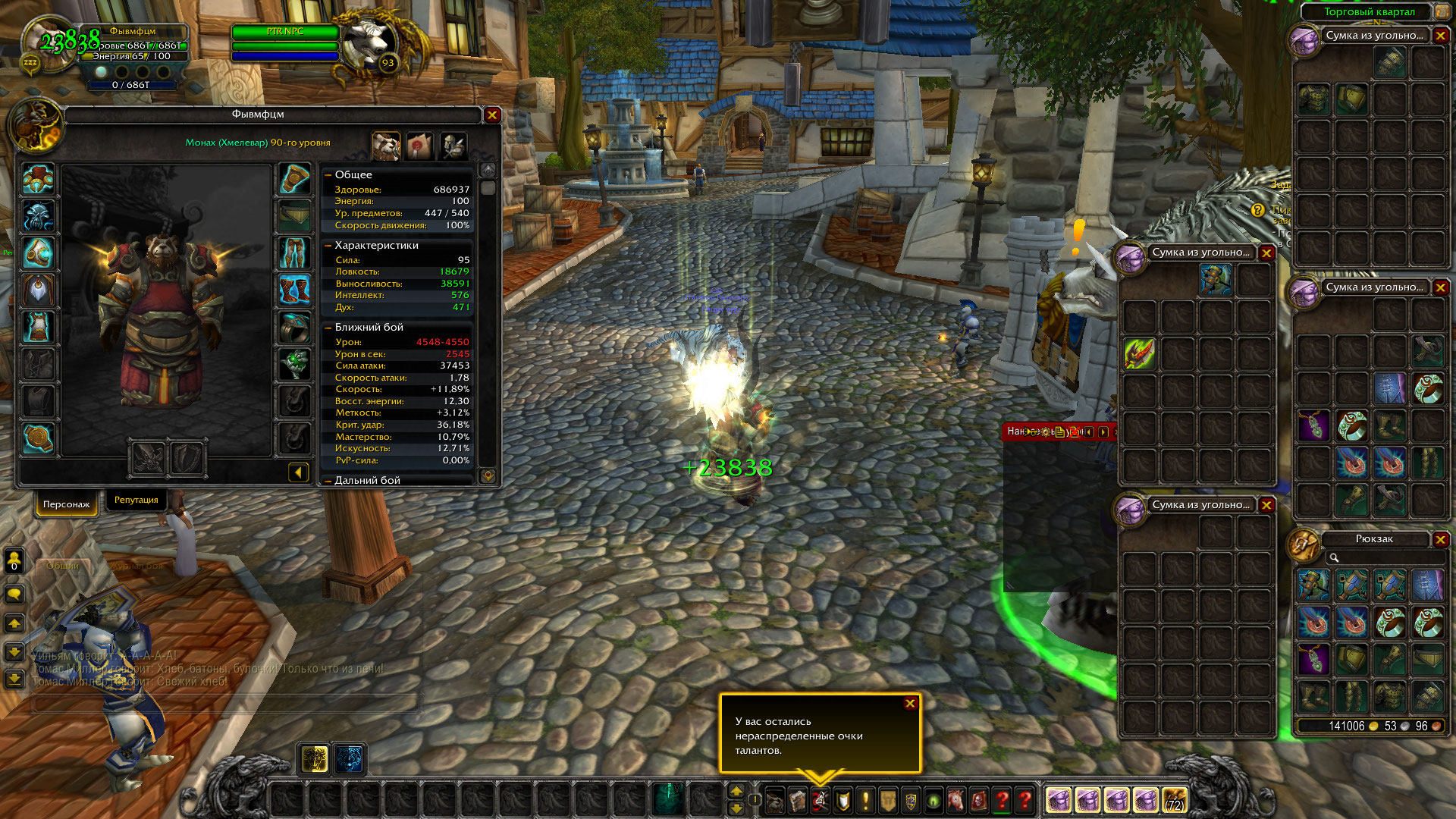Collapse the Общее stats section
The width and height of the screenshot is (1456, 819).
point(328,175)
